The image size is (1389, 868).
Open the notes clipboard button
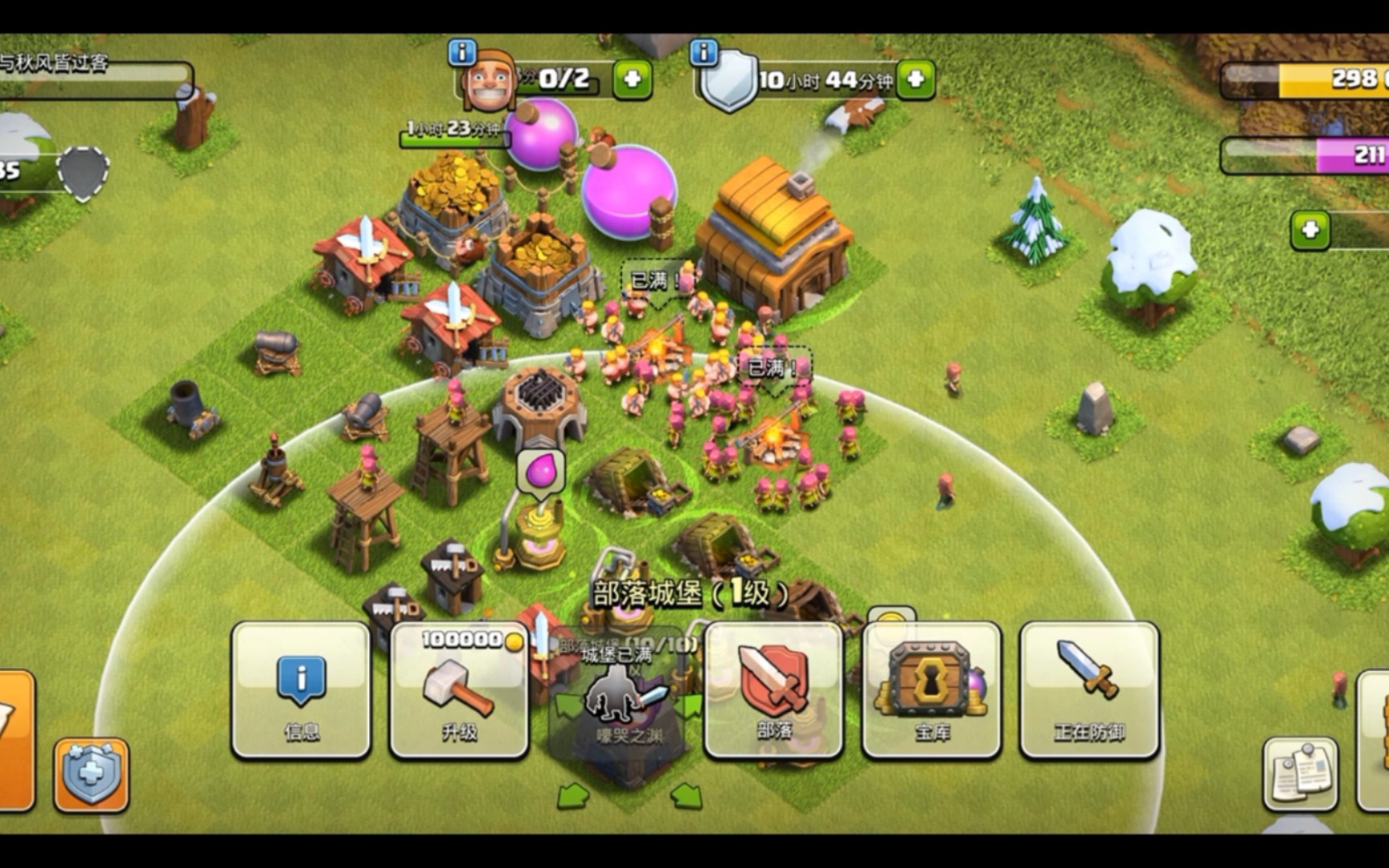[x=1300, y=773]
